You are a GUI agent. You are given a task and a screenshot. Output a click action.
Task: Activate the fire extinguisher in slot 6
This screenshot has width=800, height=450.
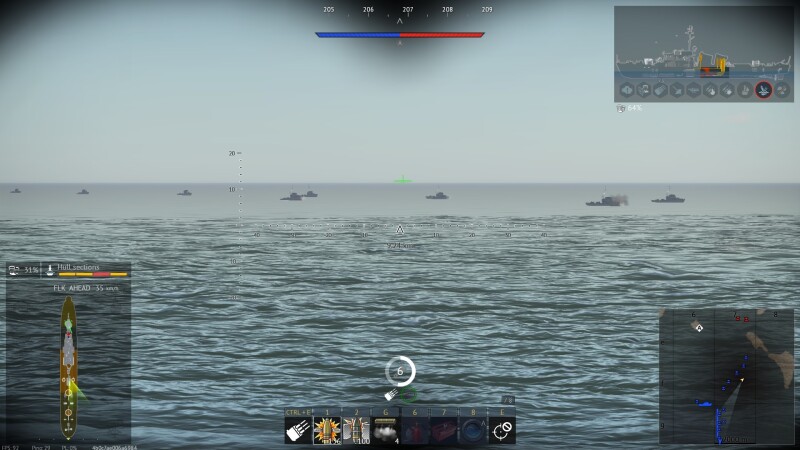click(x=415, y=431)
